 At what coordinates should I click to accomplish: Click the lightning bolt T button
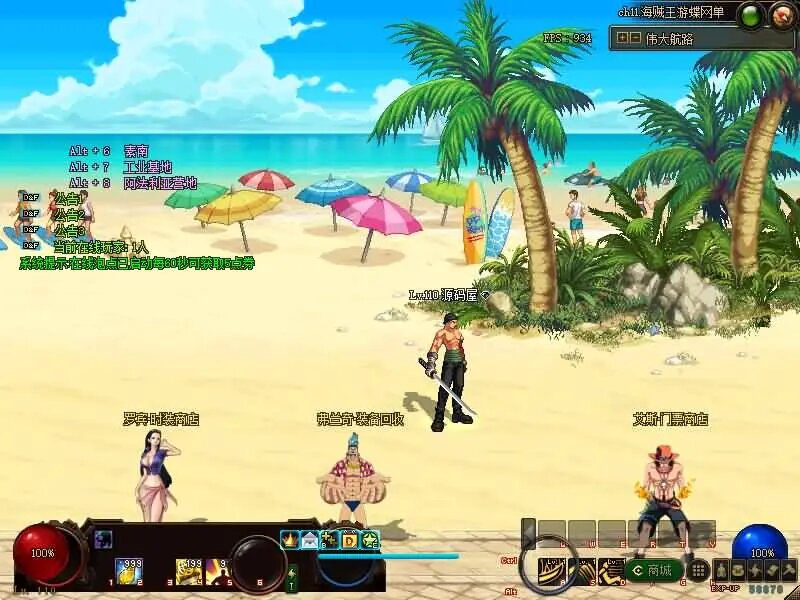tap(292, 578)
